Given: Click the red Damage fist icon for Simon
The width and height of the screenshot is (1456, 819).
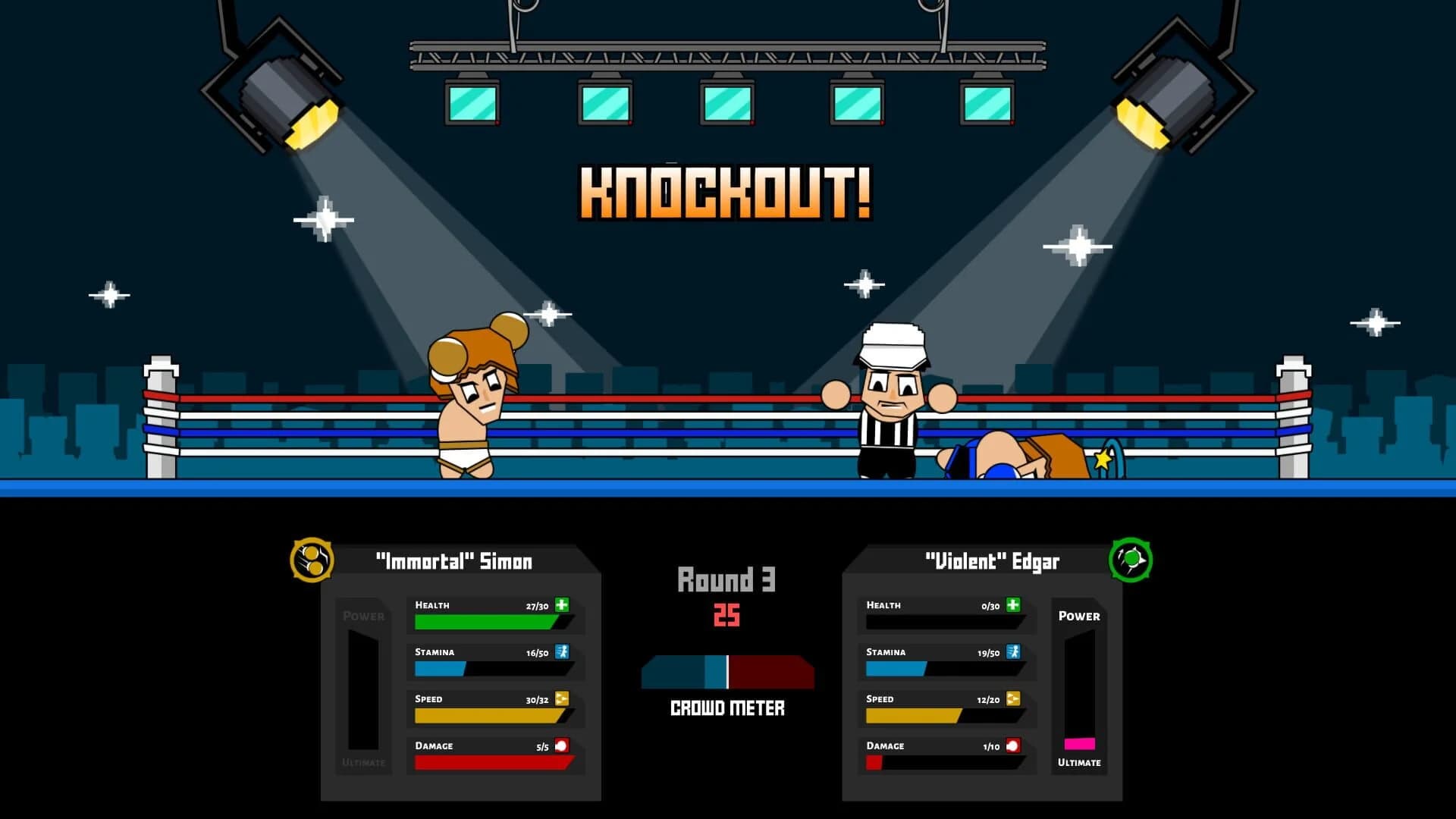Looking at the screenshot, I should 563,745.
